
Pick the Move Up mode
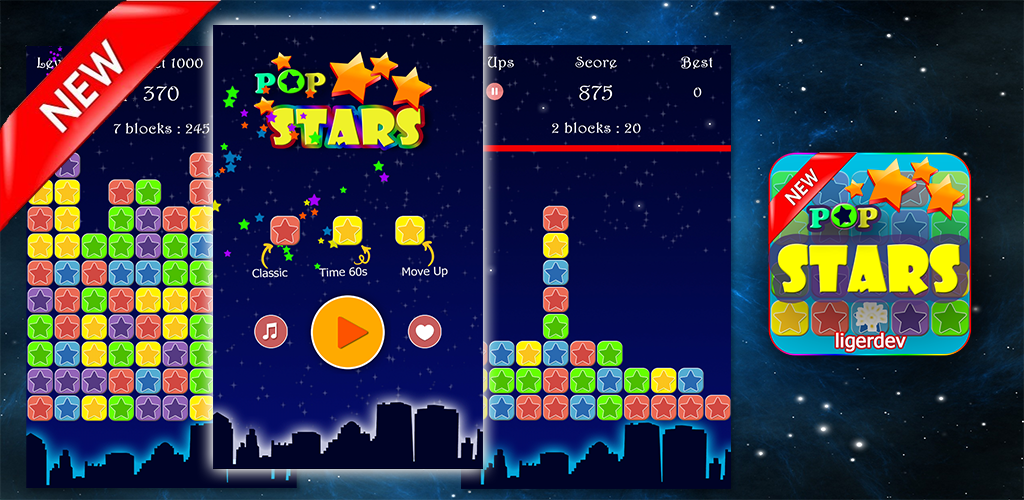coord(410,231)
